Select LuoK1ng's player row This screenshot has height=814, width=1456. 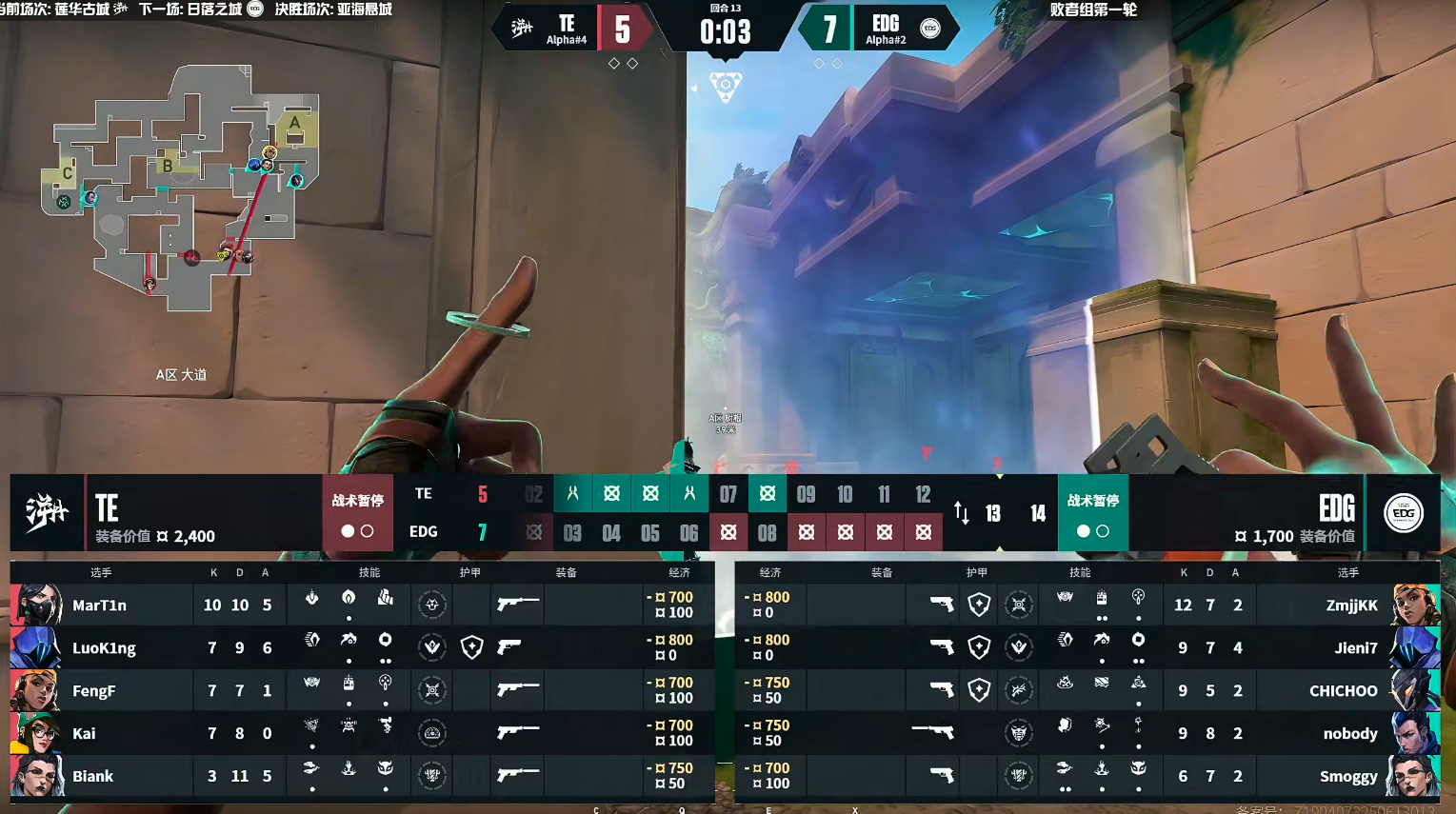(104, 648)
